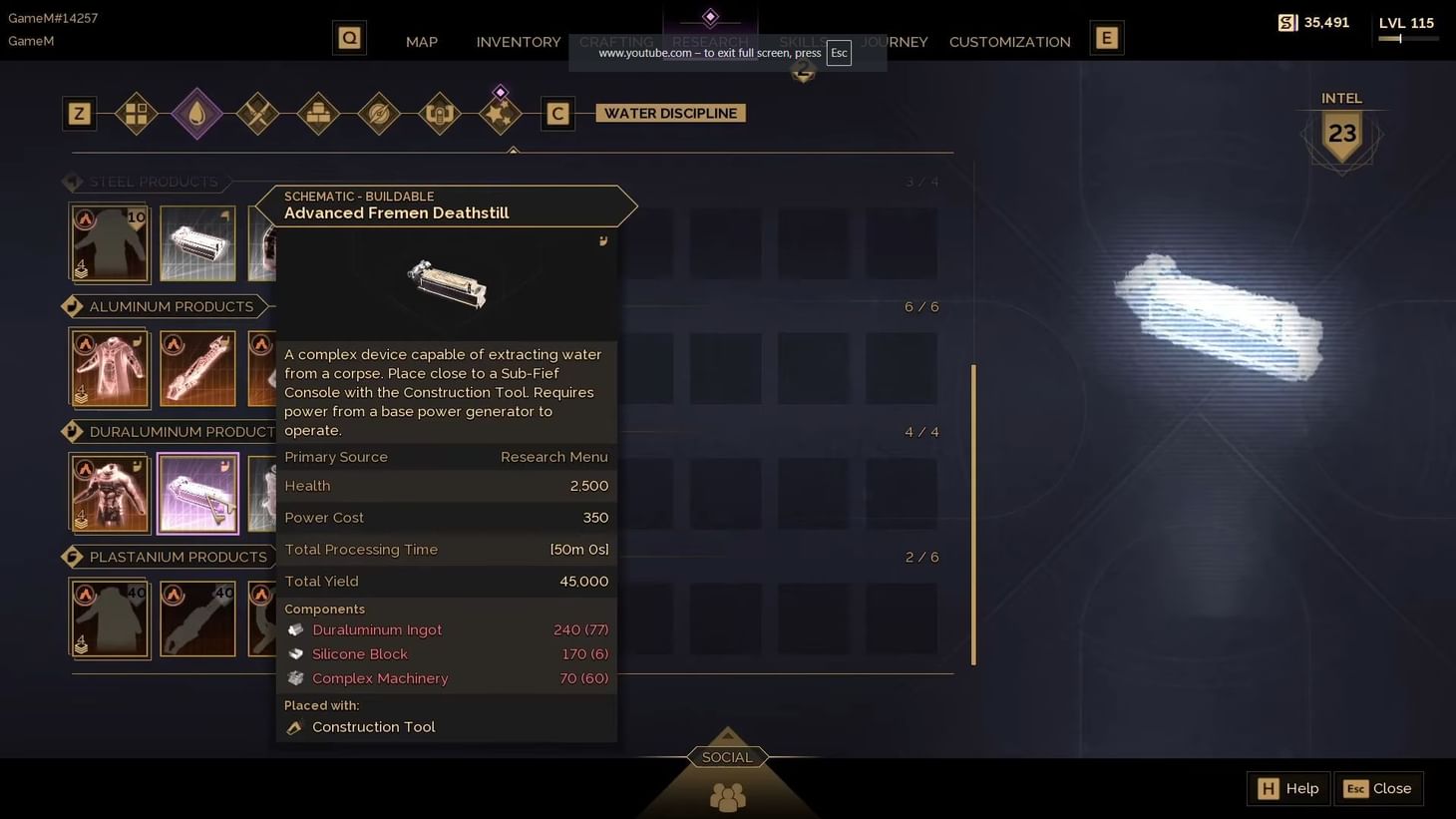Select the highlighted Advanced Fremen Deathstill schematic

(196, 492)
